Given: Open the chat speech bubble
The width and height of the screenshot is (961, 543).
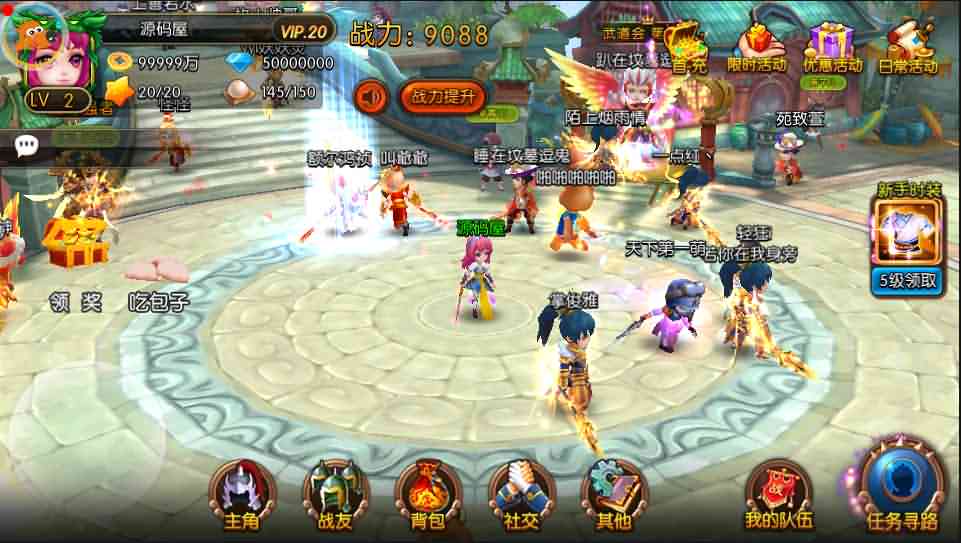Looking at the screenshot, I should click(27, 147).
